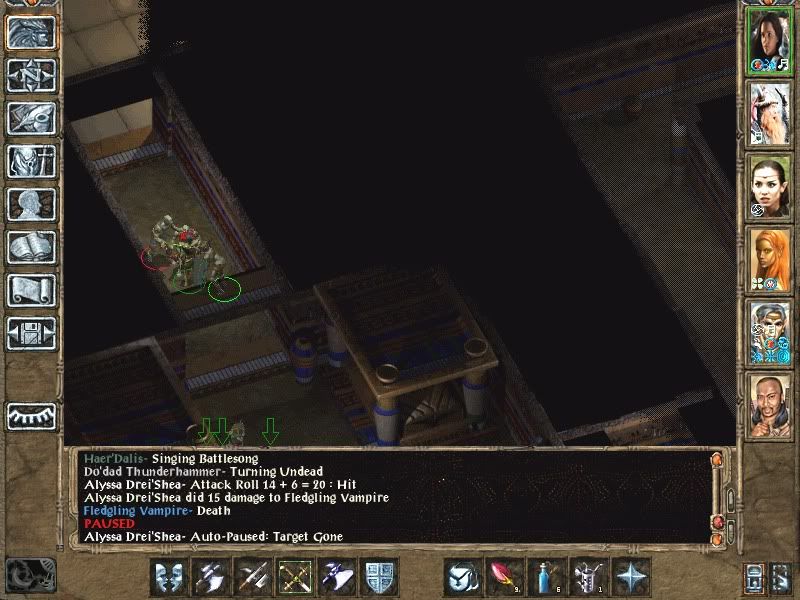Open the inventory screen button
This screenshot has width=800, height=600.
[31, 161]
